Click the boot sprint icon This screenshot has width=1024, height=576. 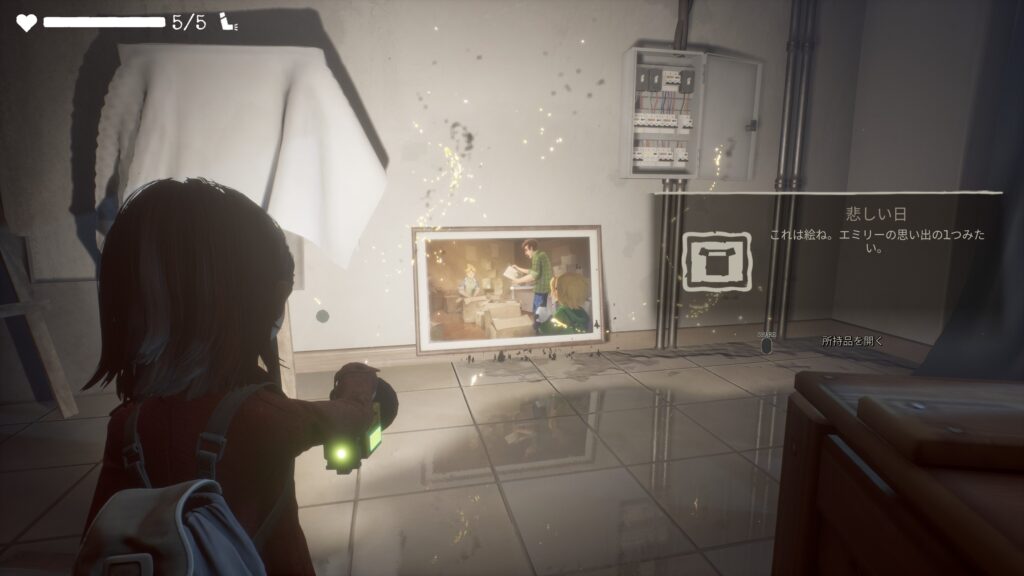229,23
